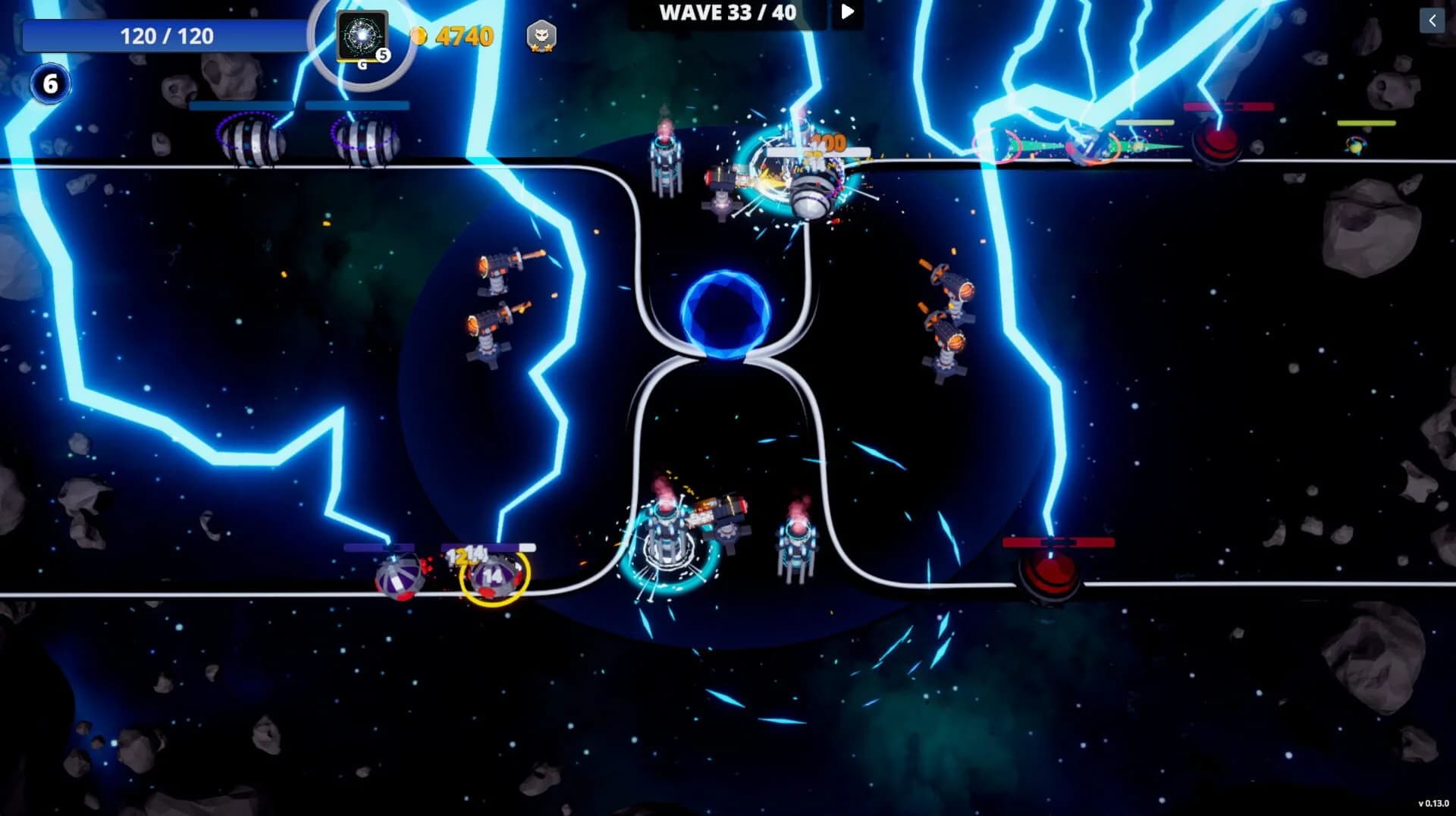This screenshot has height=816, width=1456.
Task: Click the gold coin counter icon
Action: coord(419,34)
